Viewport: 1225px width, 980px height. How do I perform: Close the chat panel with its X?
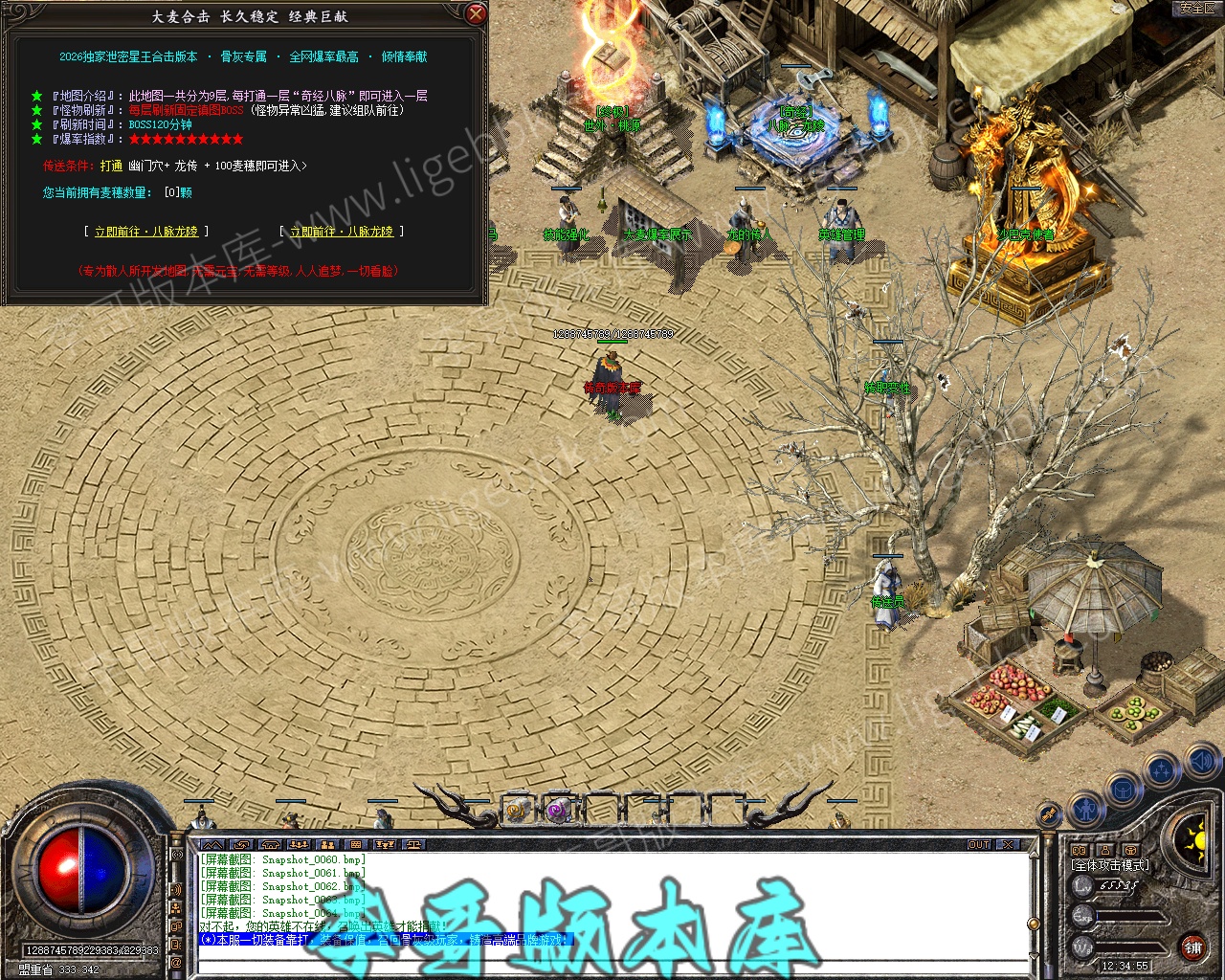[x=1008, y=844]
